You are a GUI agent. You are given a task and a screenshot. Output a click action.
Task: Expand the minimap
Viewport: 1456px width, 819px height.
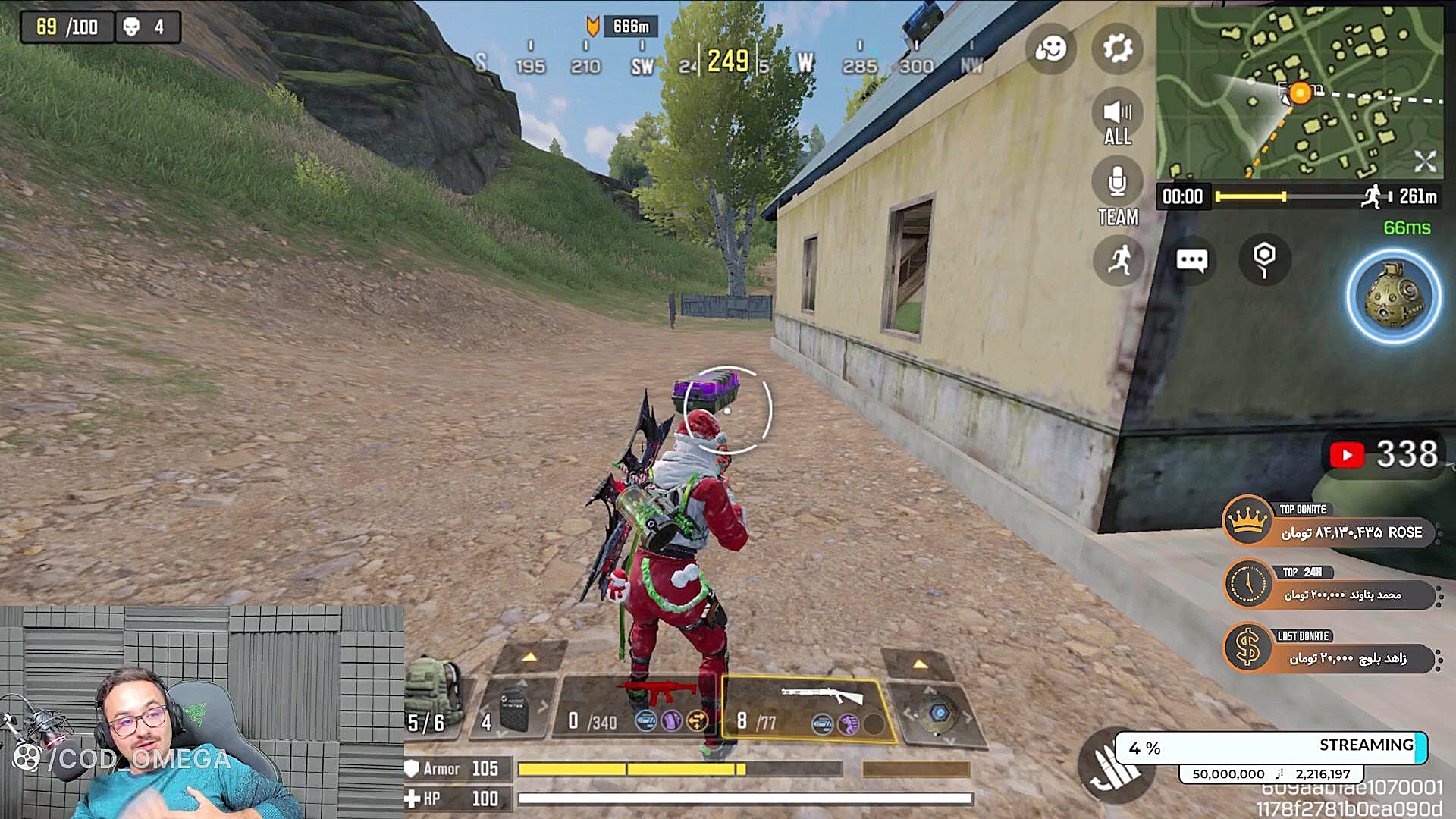[1424, 161]
